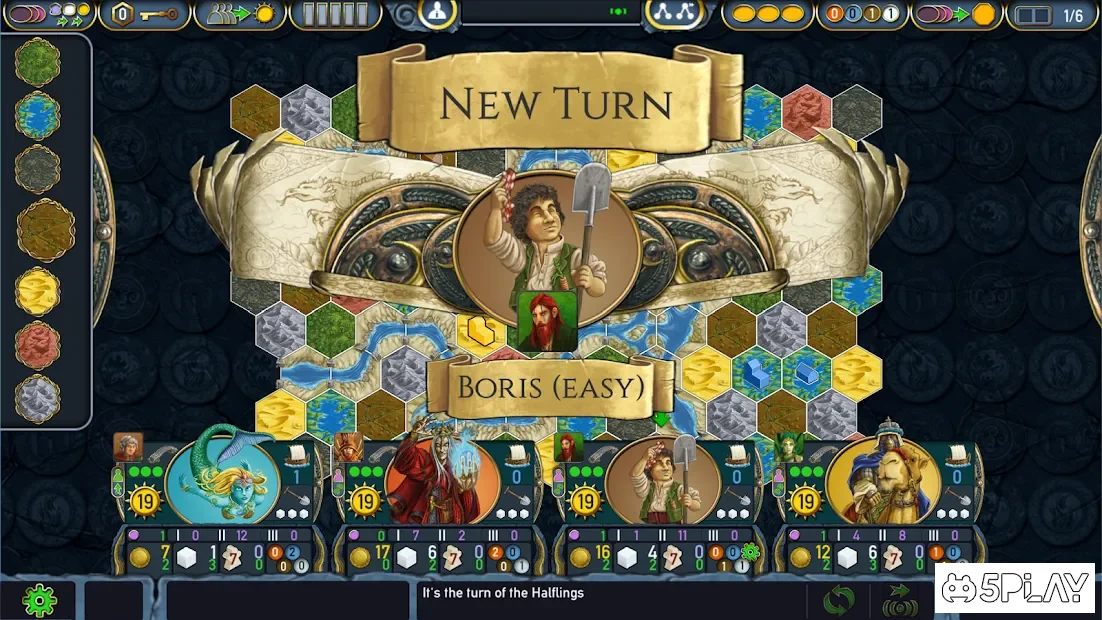Choose the blue lake terrain hex
Screen dimensions: 1102x620
point(38,115)
